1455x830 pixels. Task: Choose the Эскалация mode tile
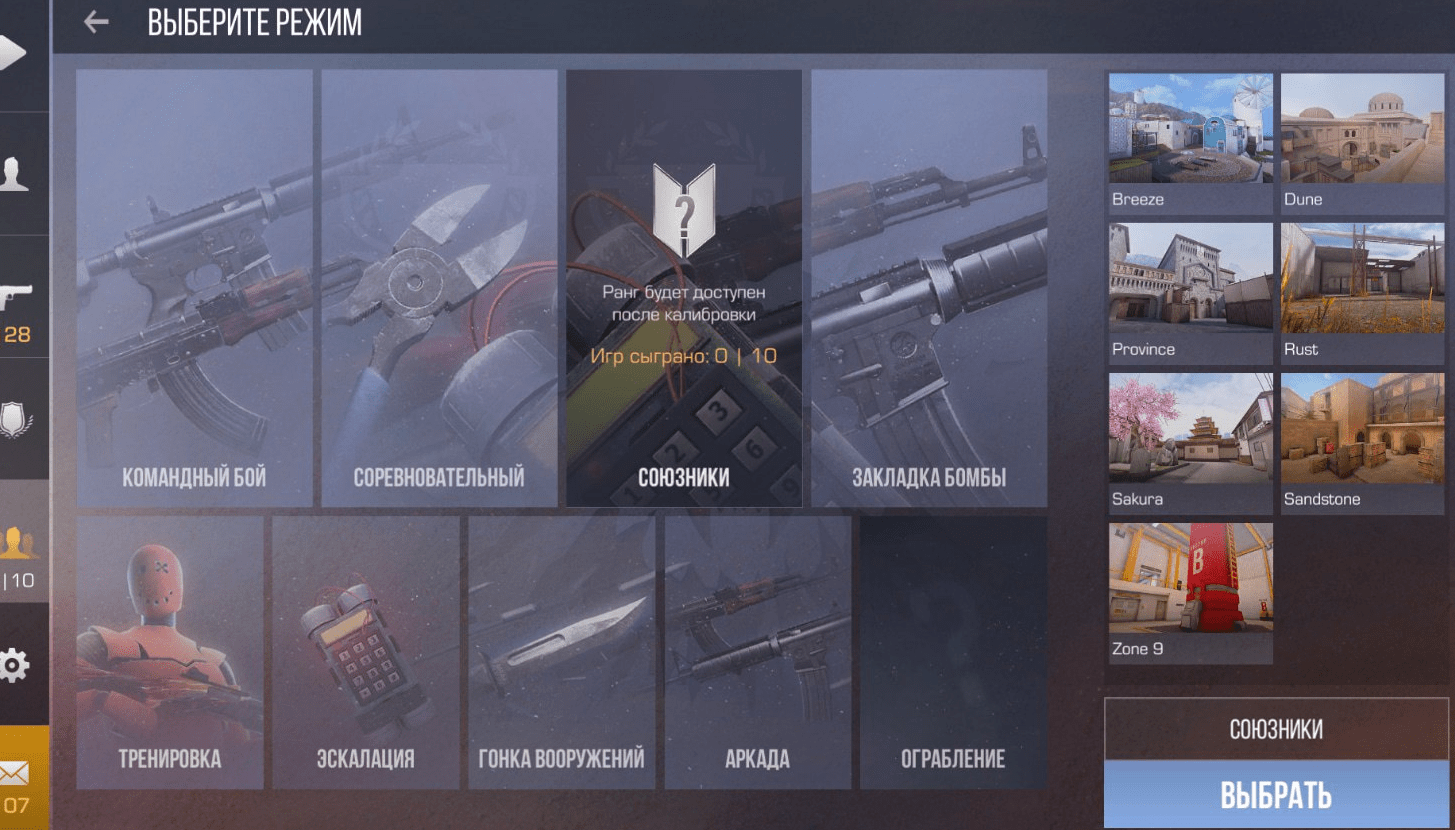366,652
